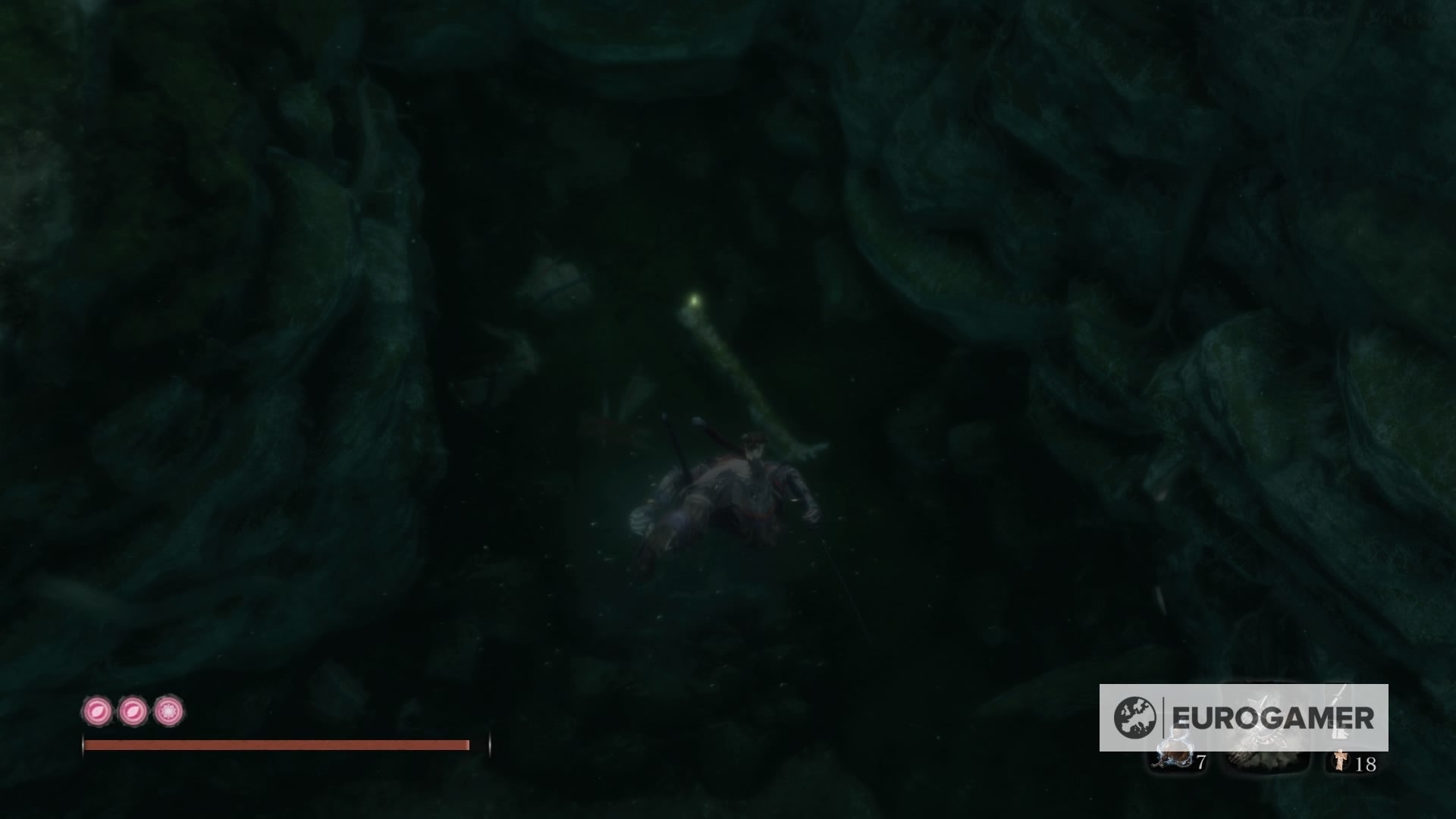Select the Homeward Idol quick item icon
The image size is (1456, 819).
point(1342,761)
